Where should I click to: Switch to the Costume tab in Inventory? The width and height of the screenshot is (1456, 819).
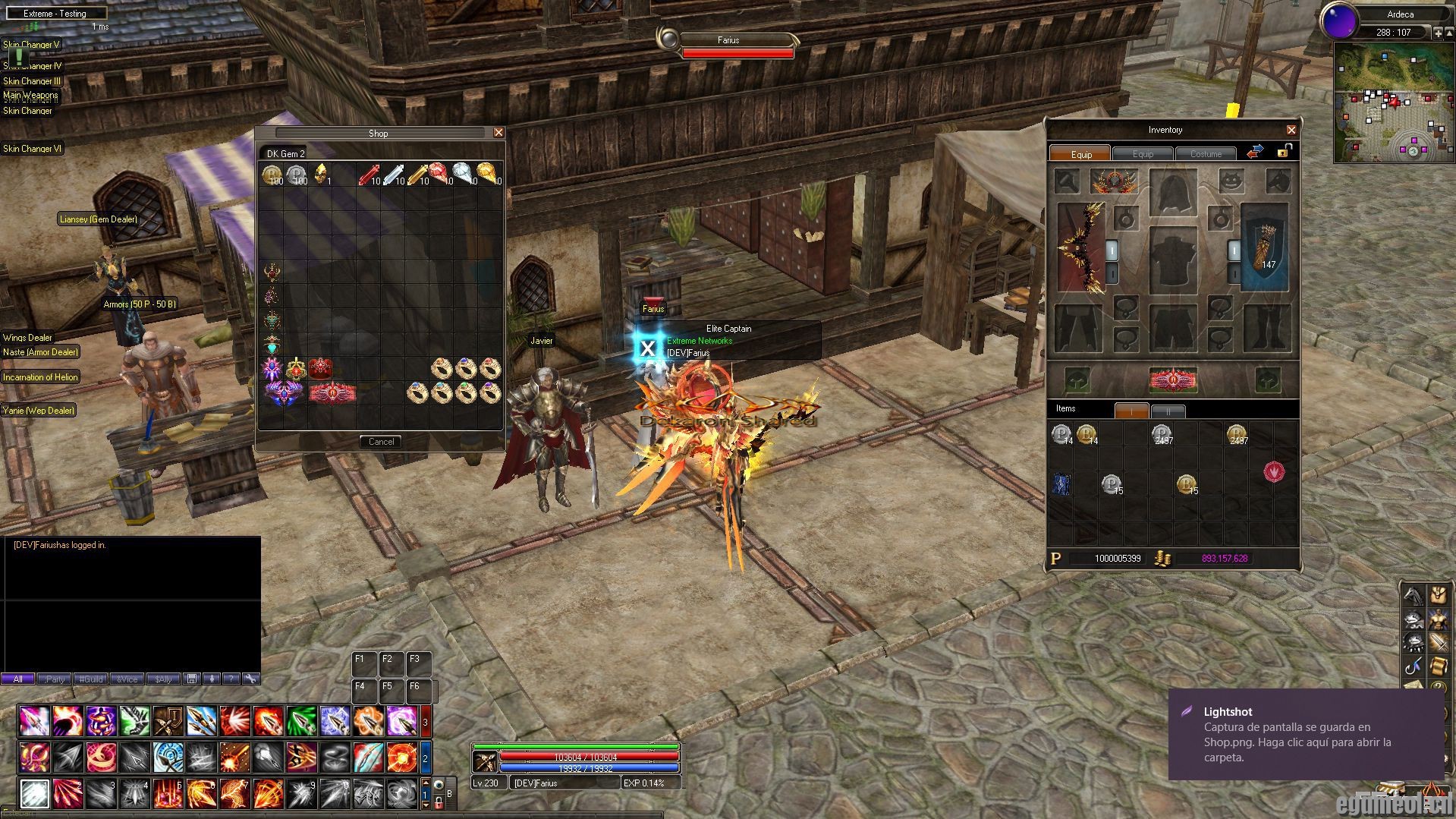click(x=1206, y=154)
